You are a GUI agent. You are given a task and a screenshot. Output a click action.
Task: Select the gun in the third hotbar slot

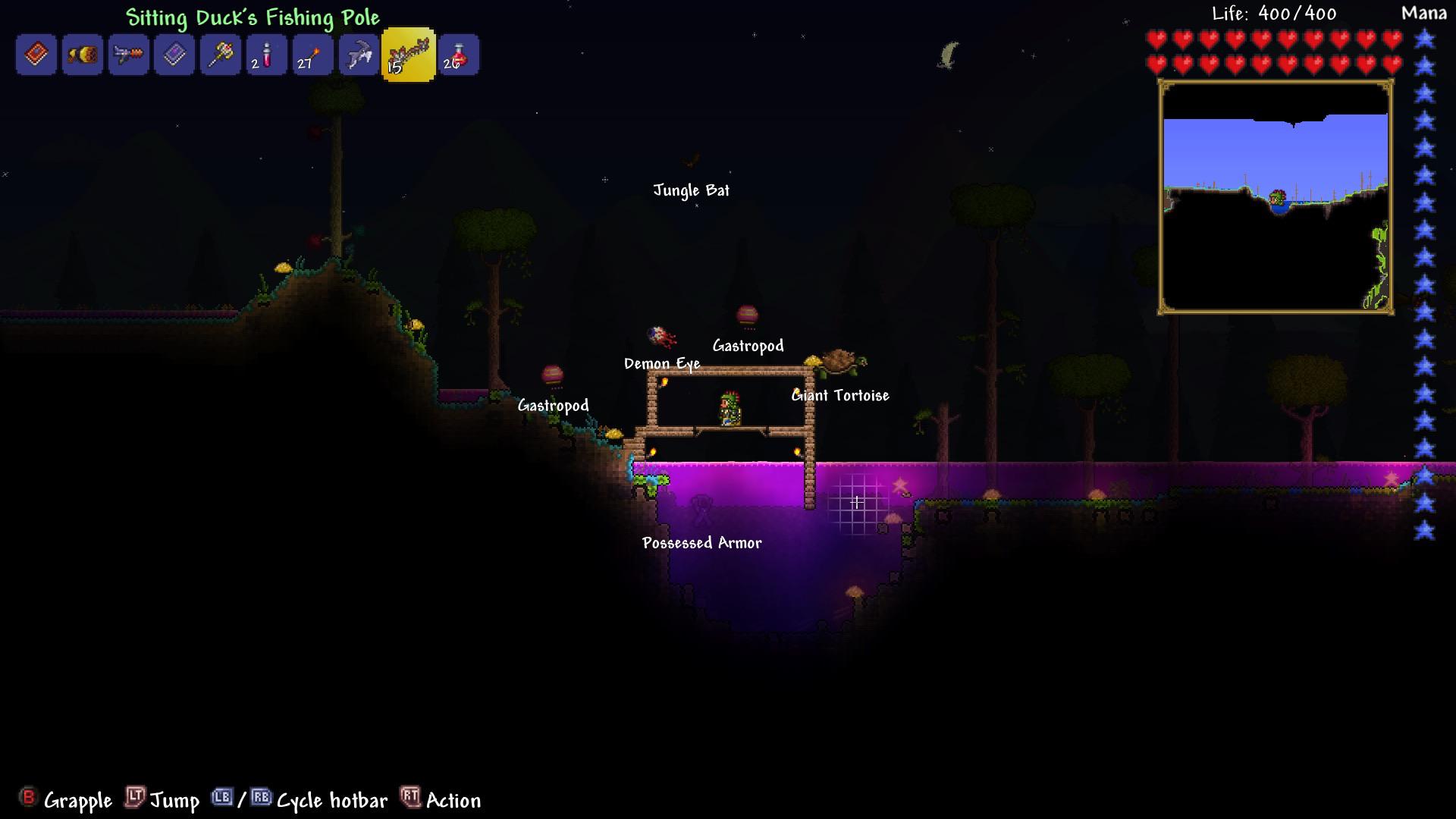tap(127, 54)
